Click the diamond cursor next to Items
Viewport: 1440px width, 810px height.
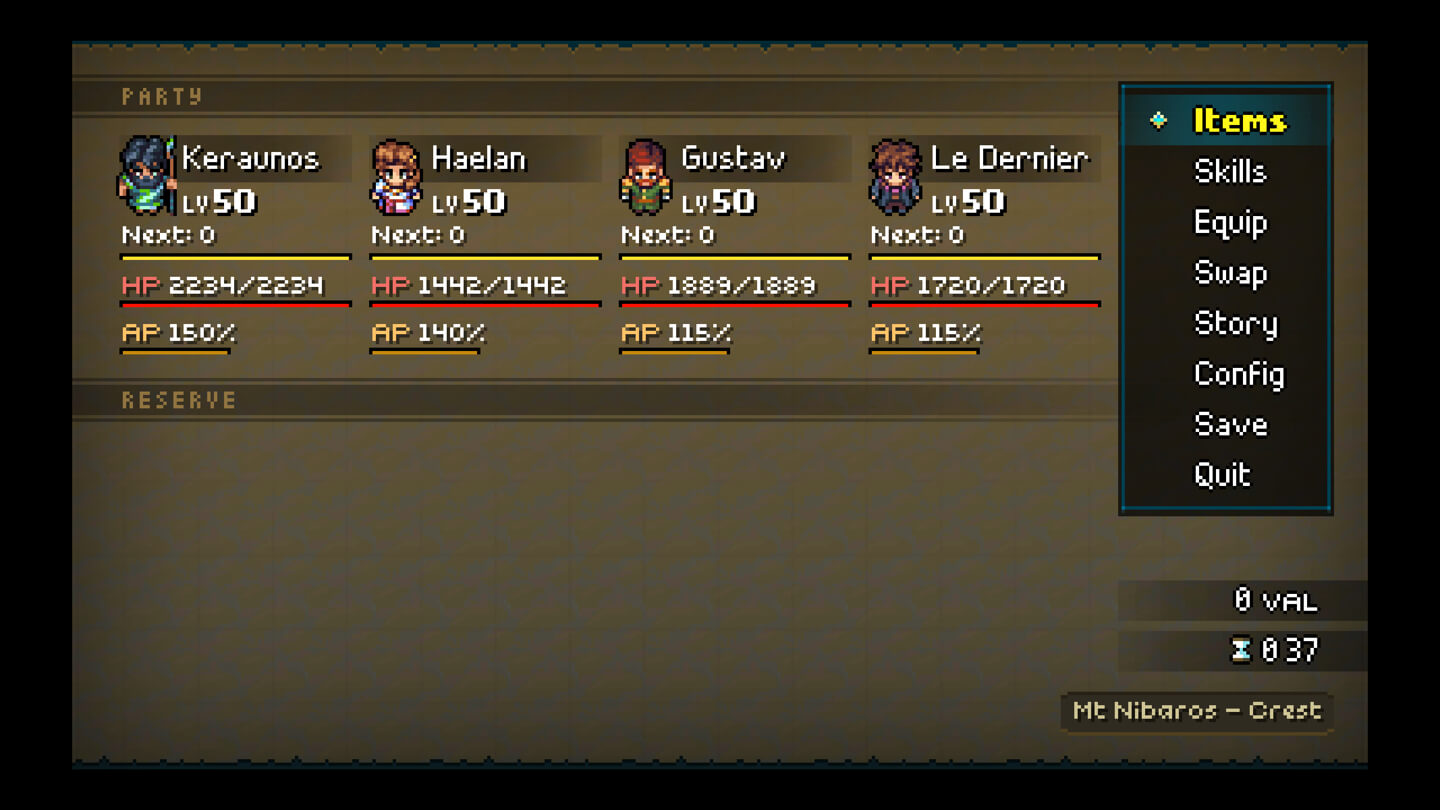(x=1157, y=120)
